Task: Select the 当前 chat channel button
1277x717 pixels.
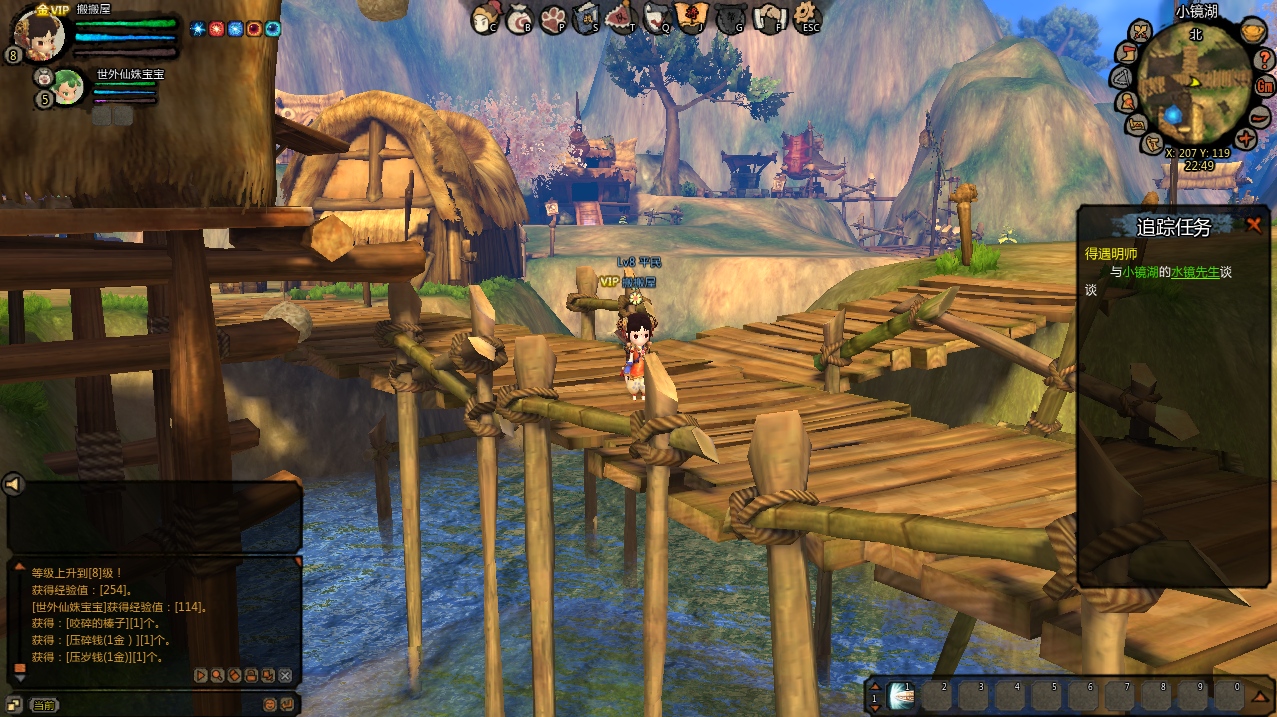Action: [x=44, y=705]
